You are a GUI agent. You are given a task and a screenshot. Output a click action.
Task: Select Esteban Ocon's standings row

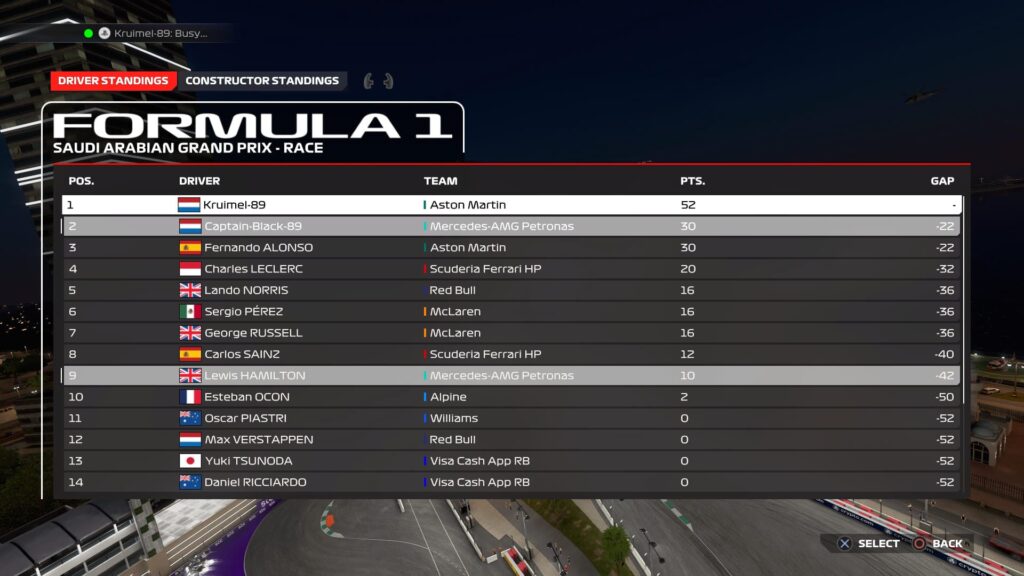pos(511,397)
